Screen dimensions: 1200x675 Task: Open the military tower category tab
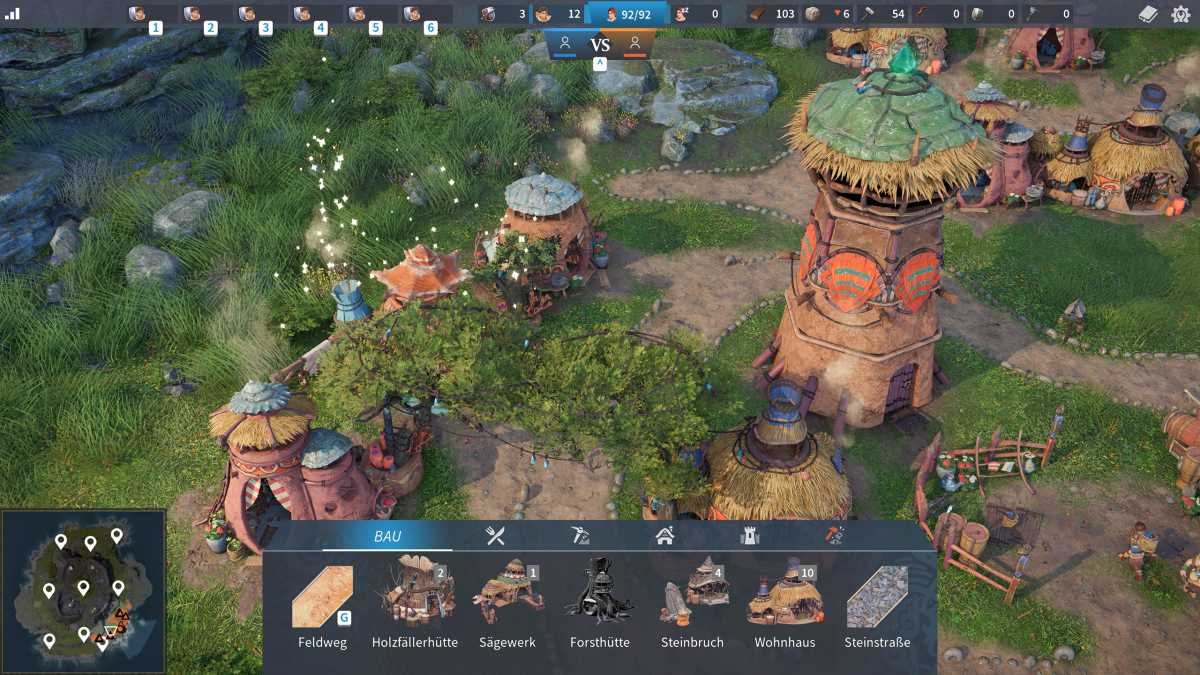tap(749, 536)
